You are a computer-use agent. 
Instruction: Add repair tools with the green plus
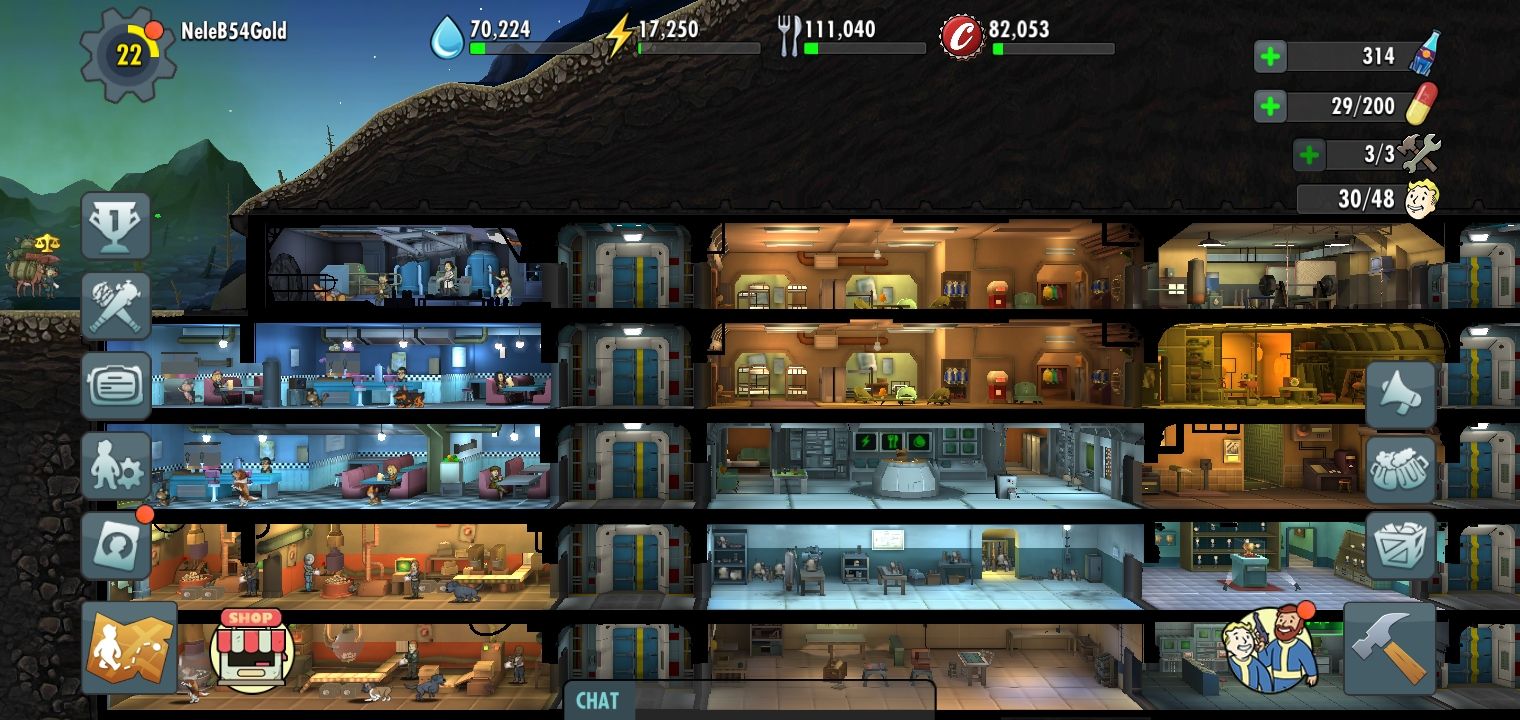tap(1309, 155)
